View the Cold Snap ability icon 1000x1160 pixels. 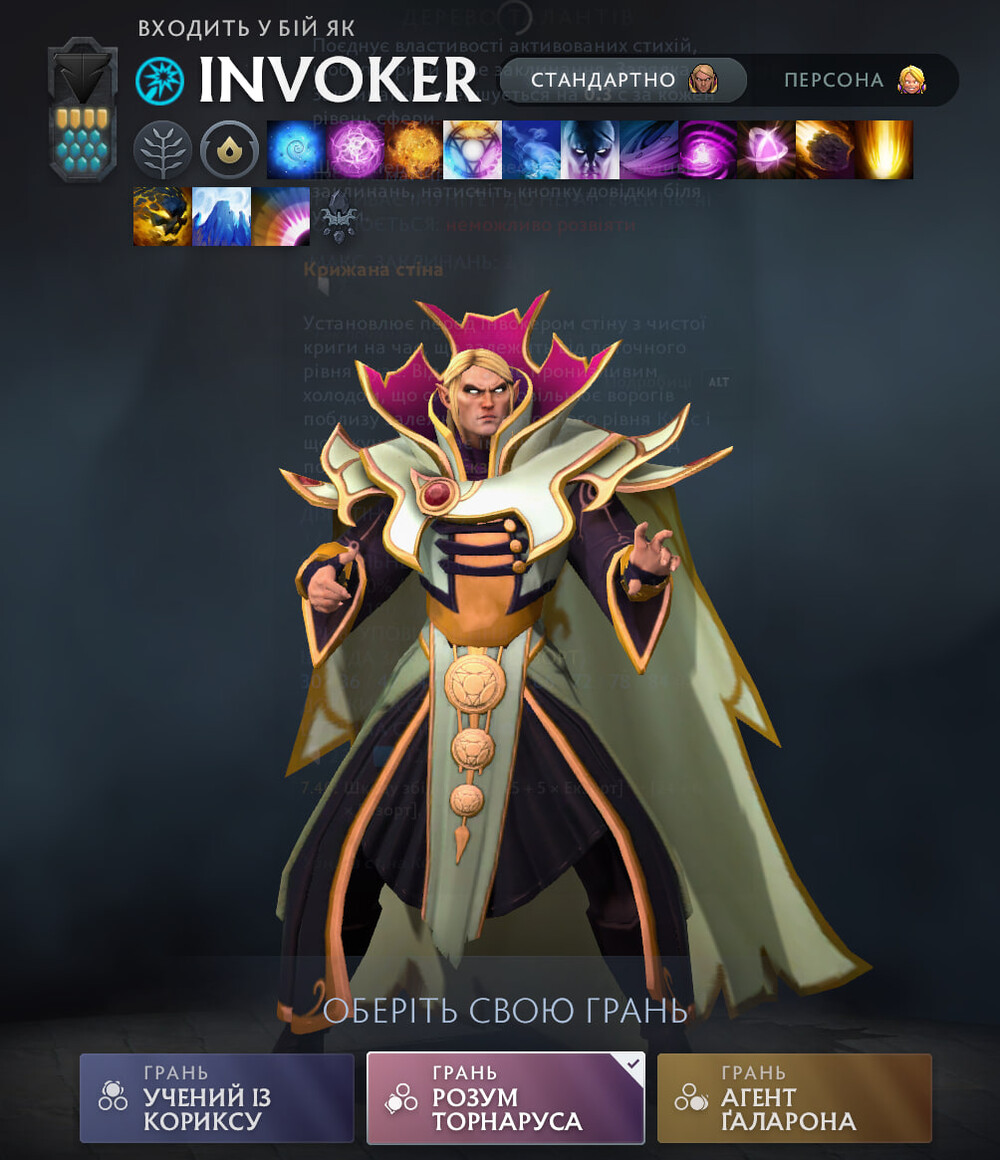point(531,150)
